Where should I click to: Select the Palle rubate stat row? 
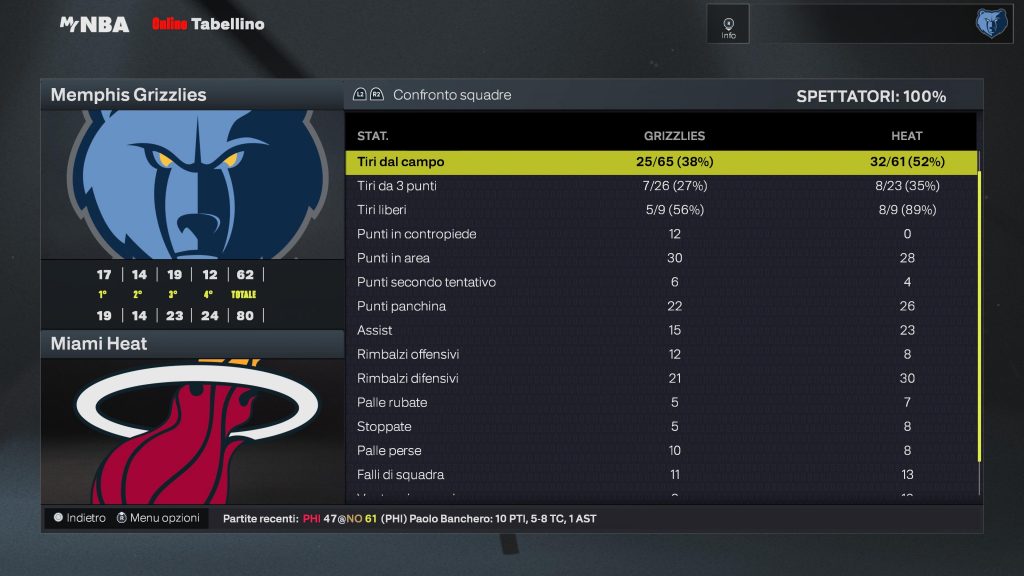point(660,402)
